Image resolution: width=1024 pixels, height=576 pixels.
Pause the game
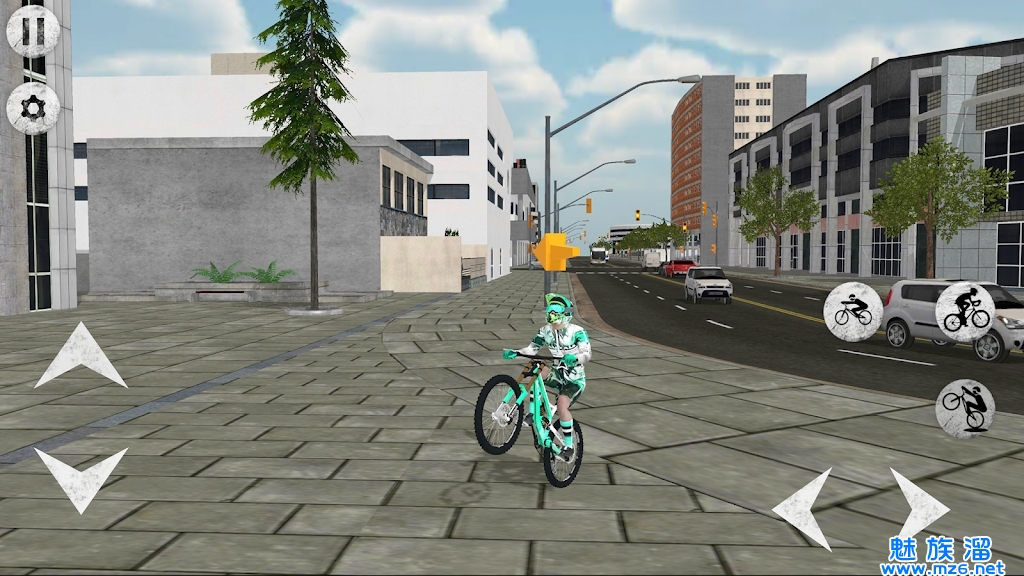[33, 31]
